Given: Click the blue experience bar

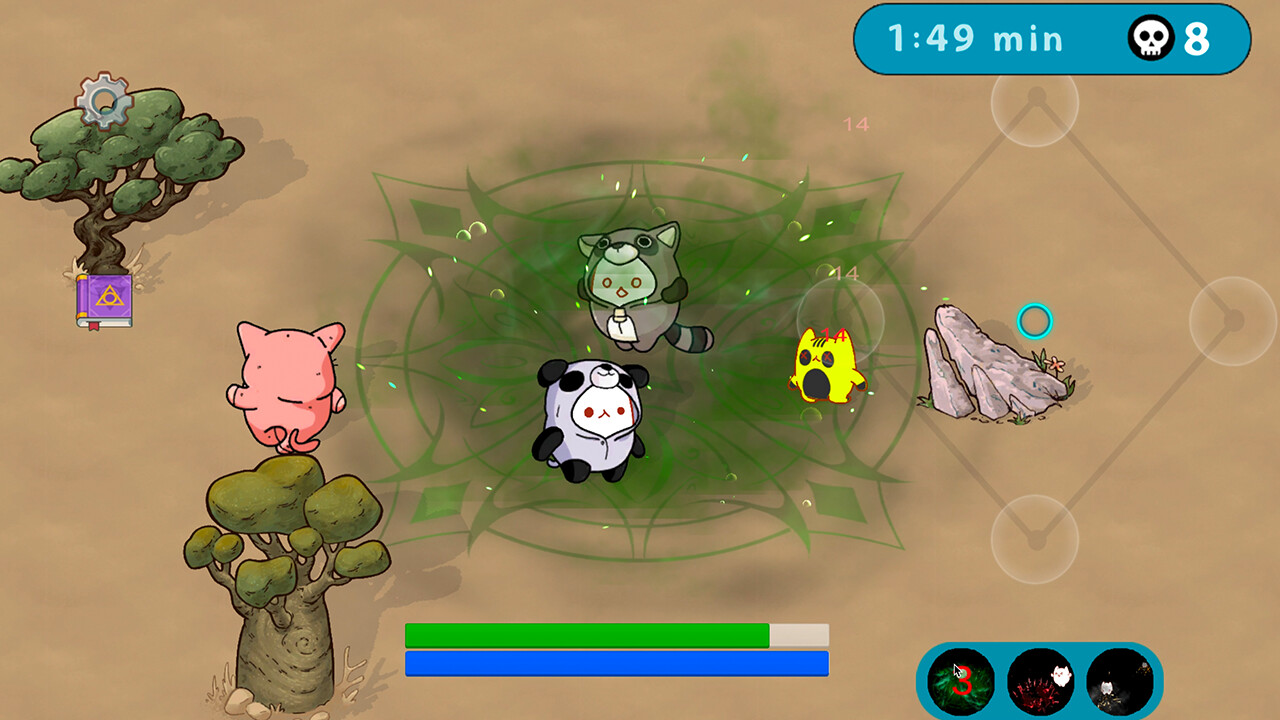Looking at the screenshot, I should coord(615,663).
